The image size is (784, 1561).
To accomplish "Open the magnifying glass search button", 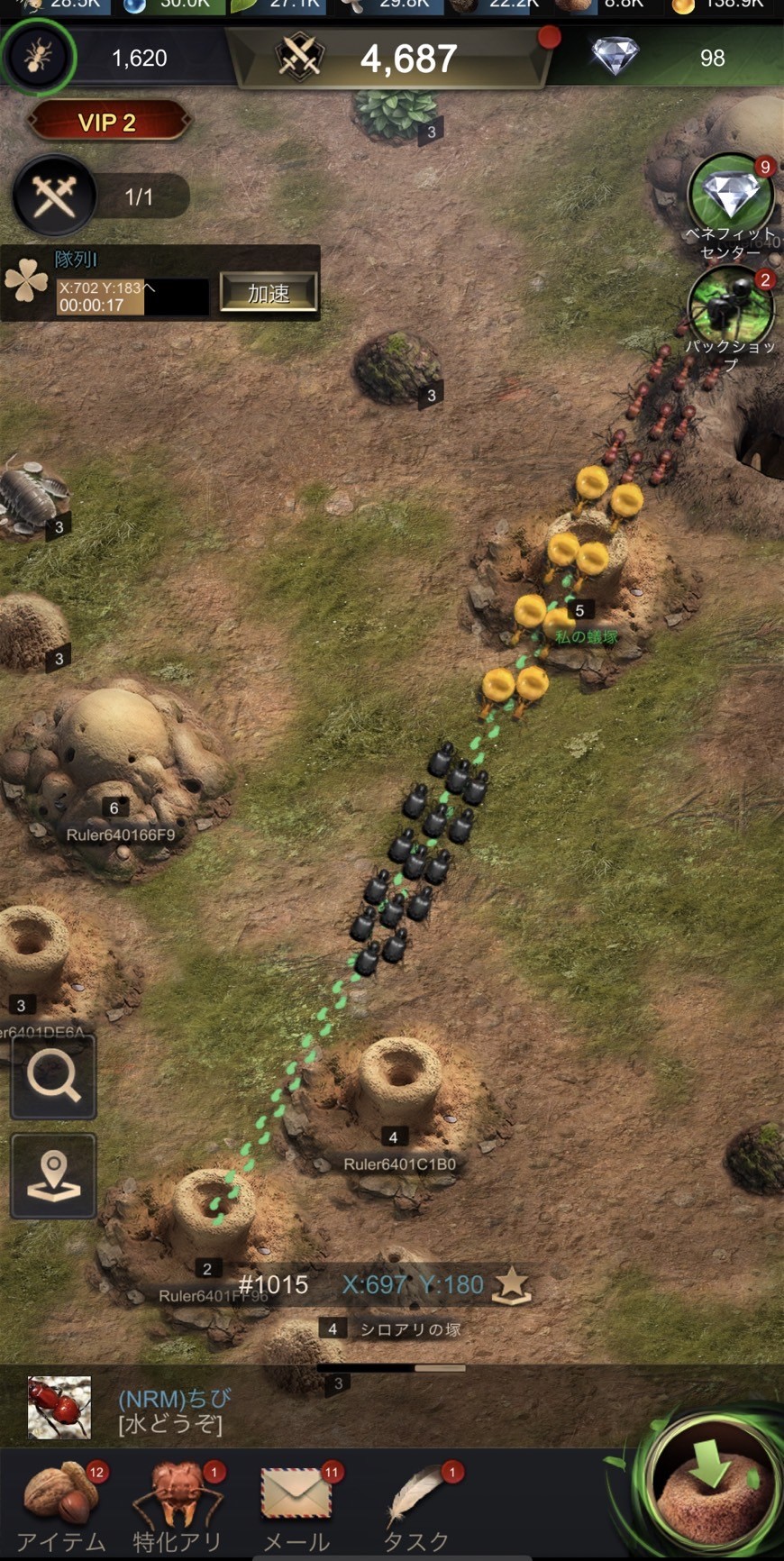I will coord(53,1076).
